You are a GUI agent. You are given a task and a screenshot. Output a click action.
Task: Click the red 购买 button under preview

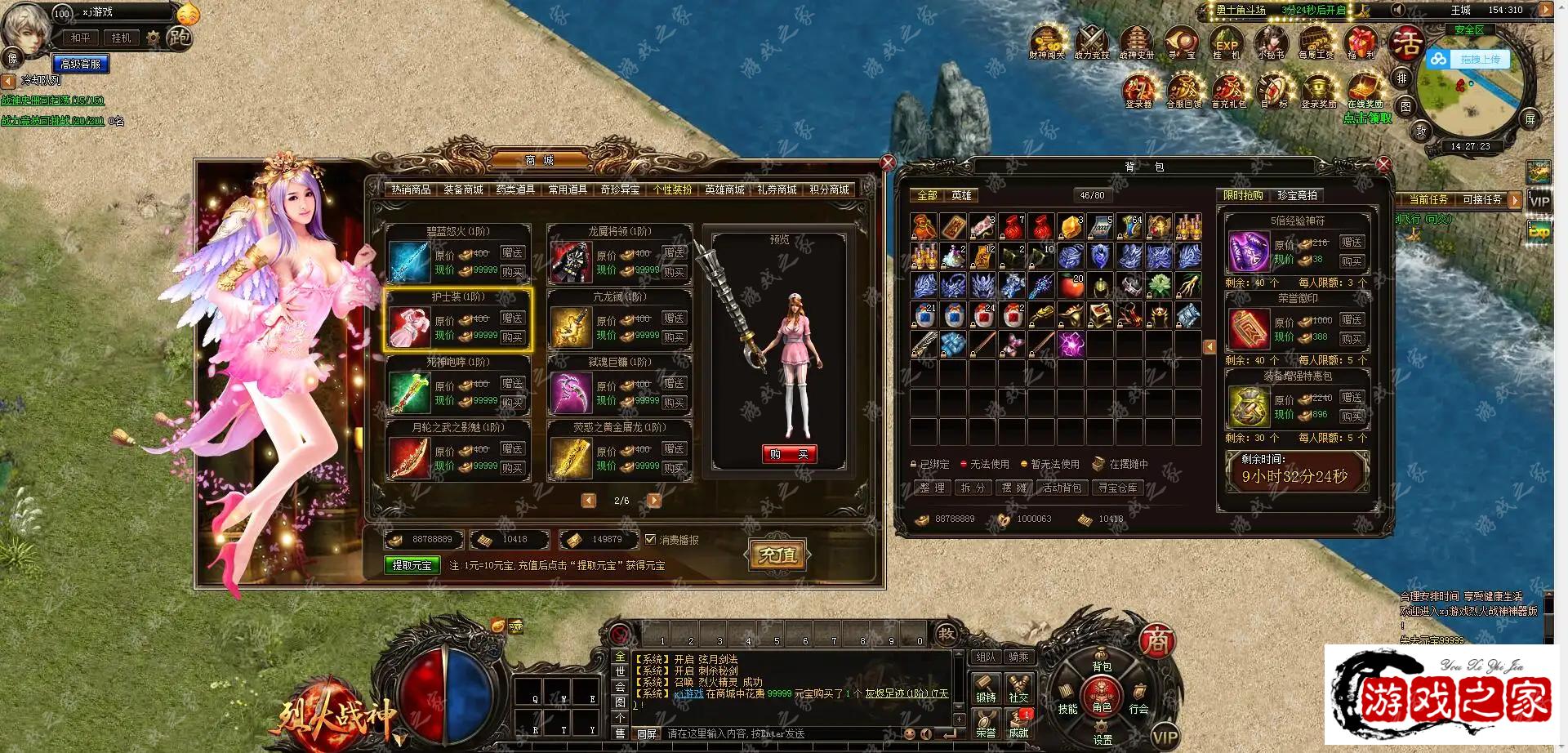[x=789, y=455]
